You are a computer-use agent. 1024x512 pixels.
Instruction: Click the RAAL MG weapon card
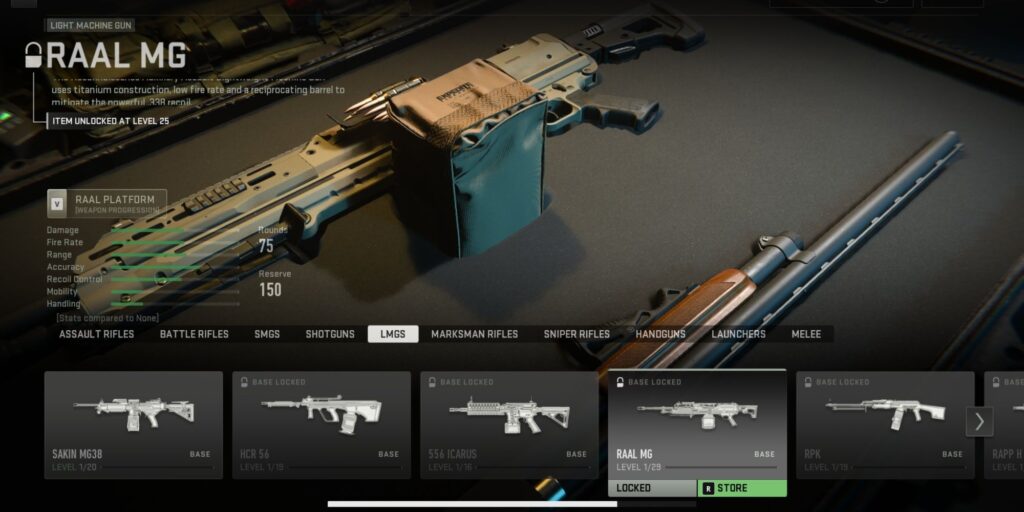[x=697, y=422]
